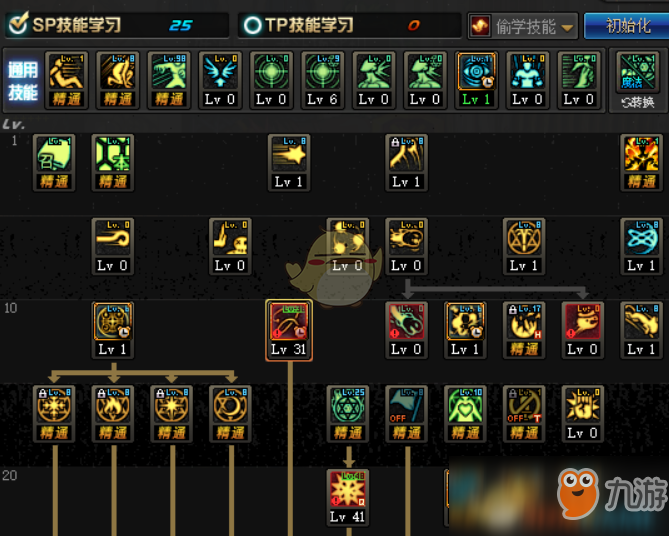Screen dimensions: 669x536
Task: Click the 转换 skill switch button
Action: pos(639,79)
